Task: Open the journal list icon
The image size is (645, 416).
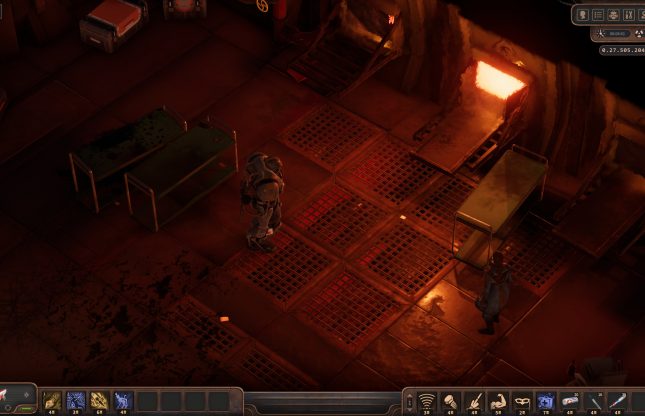Action: point(598,15)
